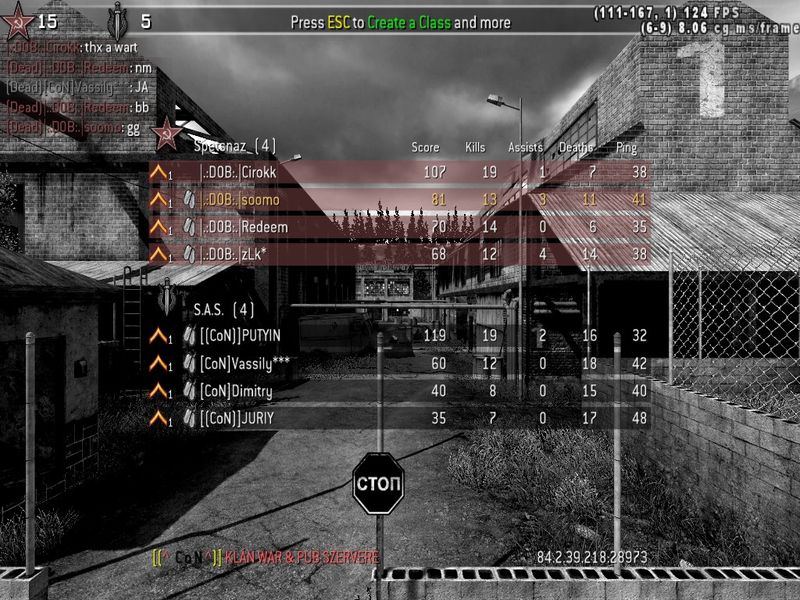
Task: Pick the PUTYIN player row
Action: pyautogui.click(x=400, y=336)
